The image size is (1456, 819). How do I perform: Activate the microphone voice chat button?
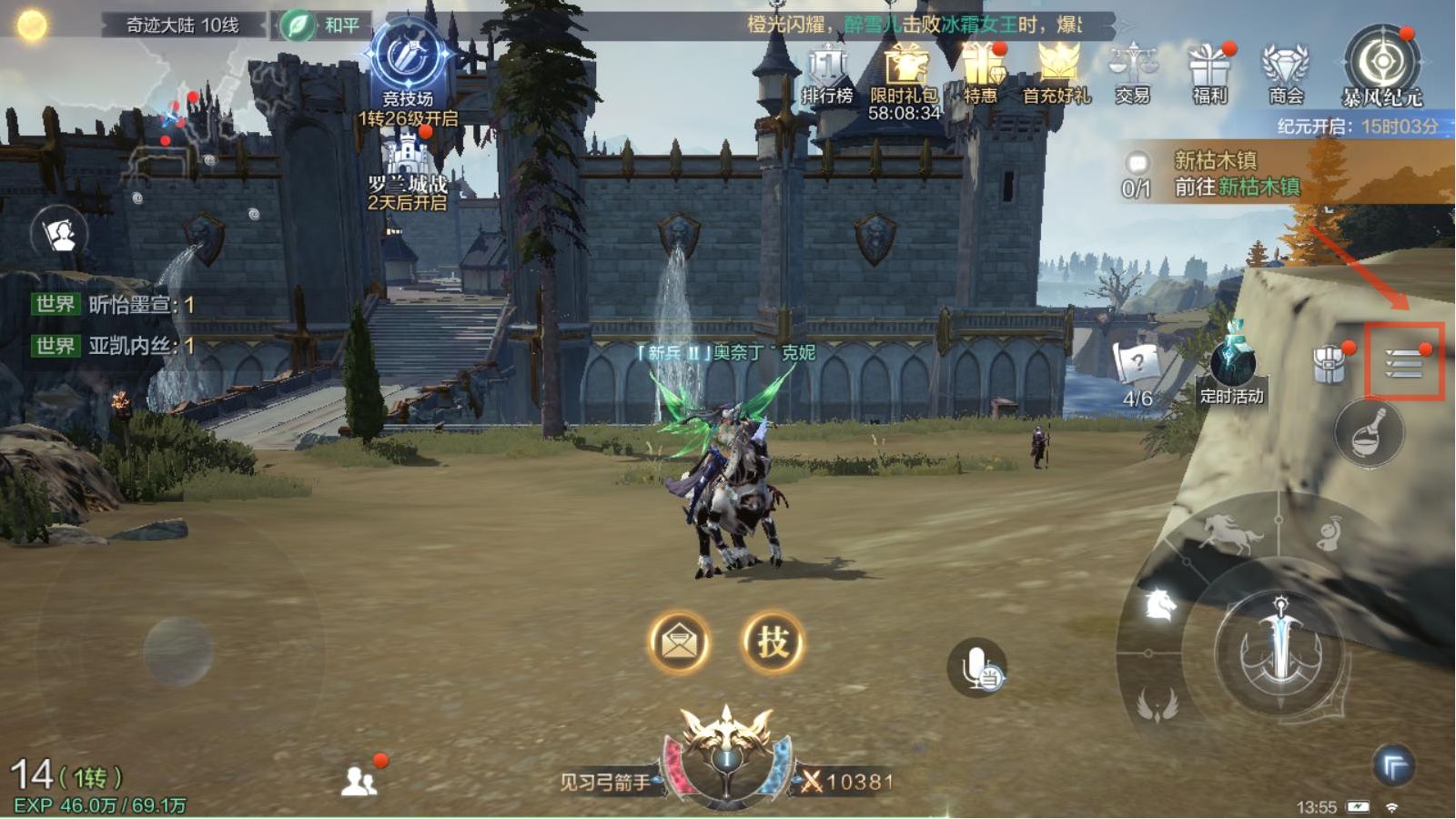[x=976, y=667]
